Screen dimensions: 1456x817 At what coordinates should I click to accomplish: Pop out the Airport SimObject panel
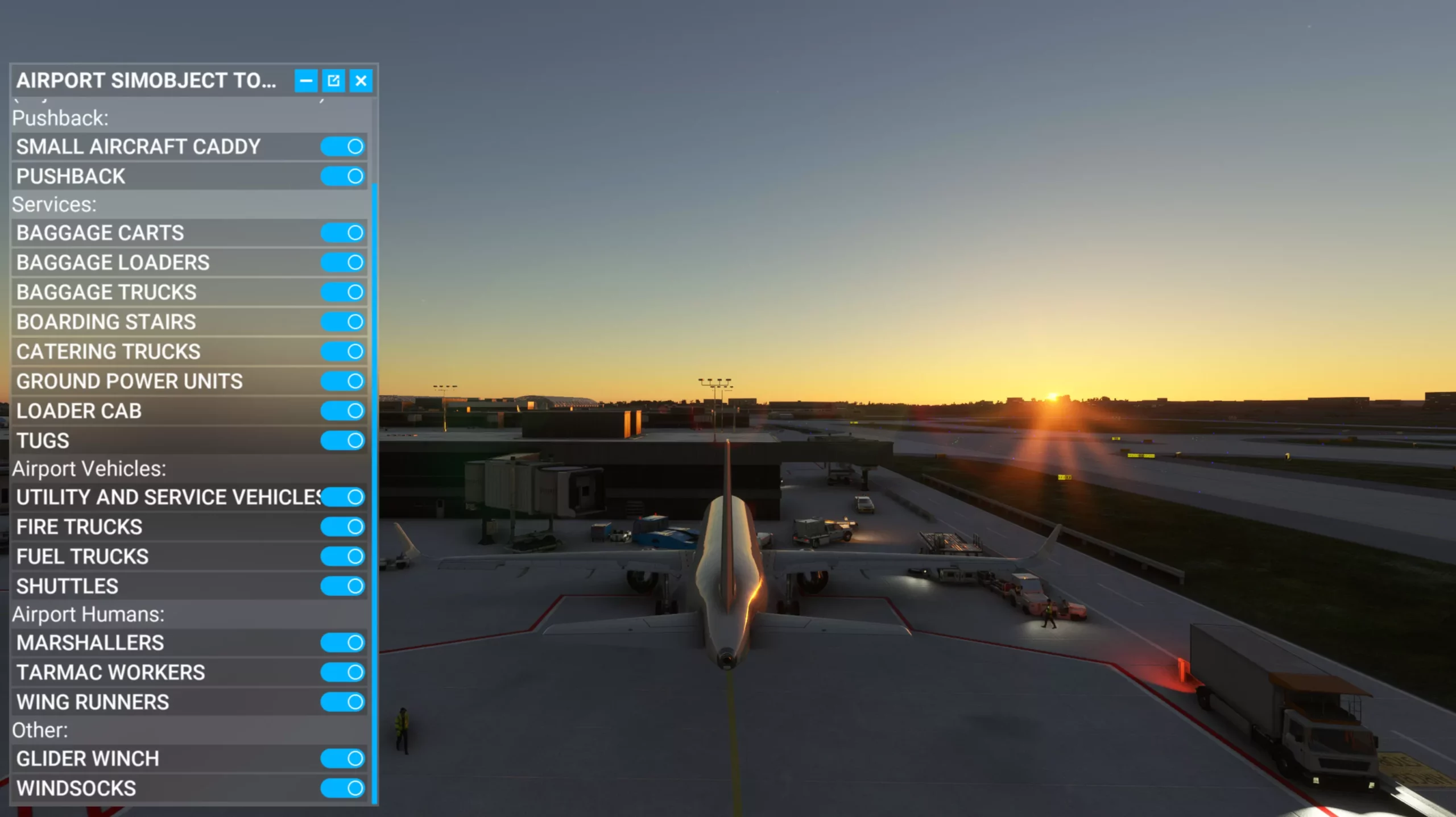click(x=333, y=81)
